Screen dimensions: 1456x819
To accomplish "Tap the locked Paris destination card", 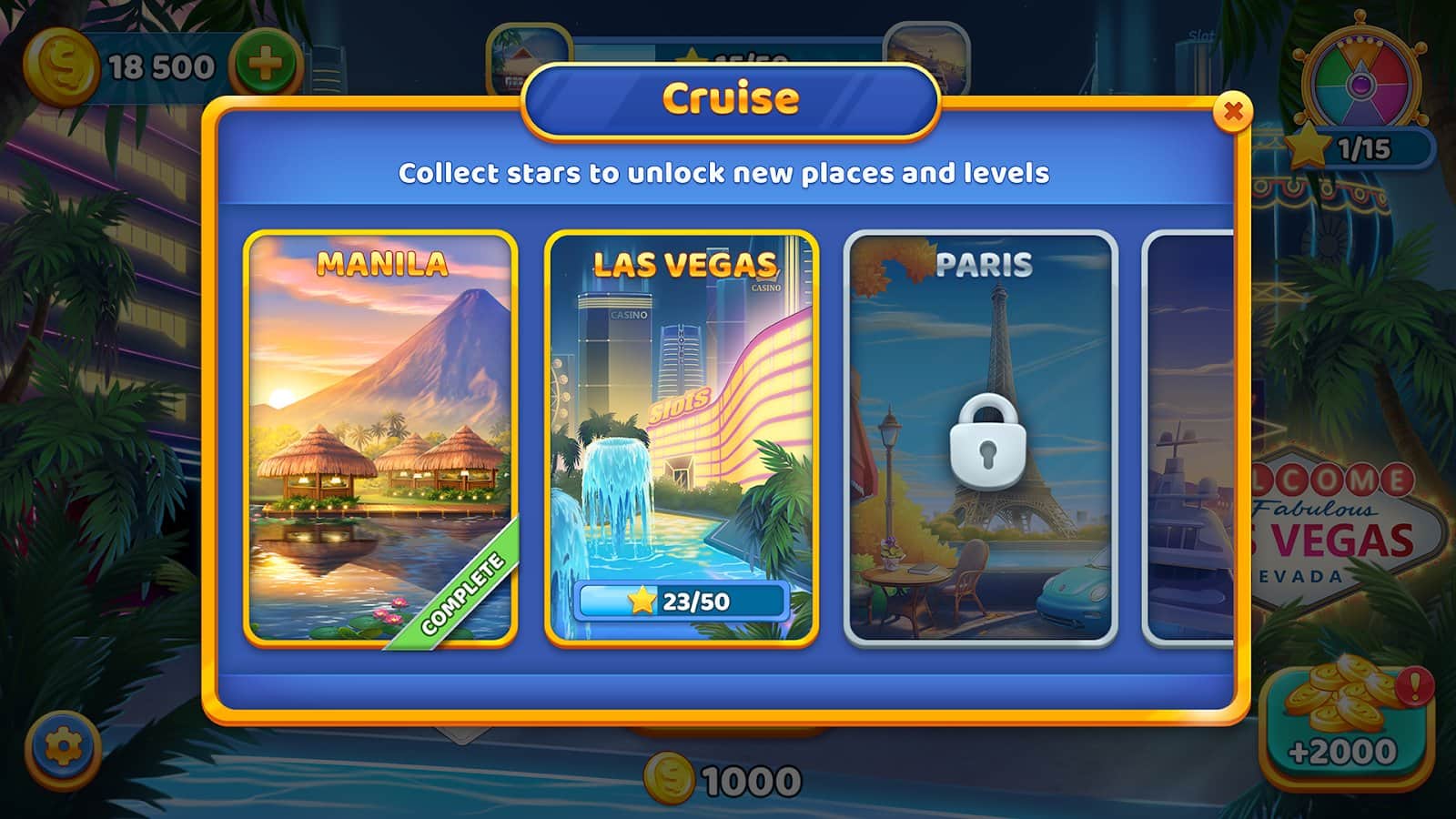I will click(x=981, y=439).
